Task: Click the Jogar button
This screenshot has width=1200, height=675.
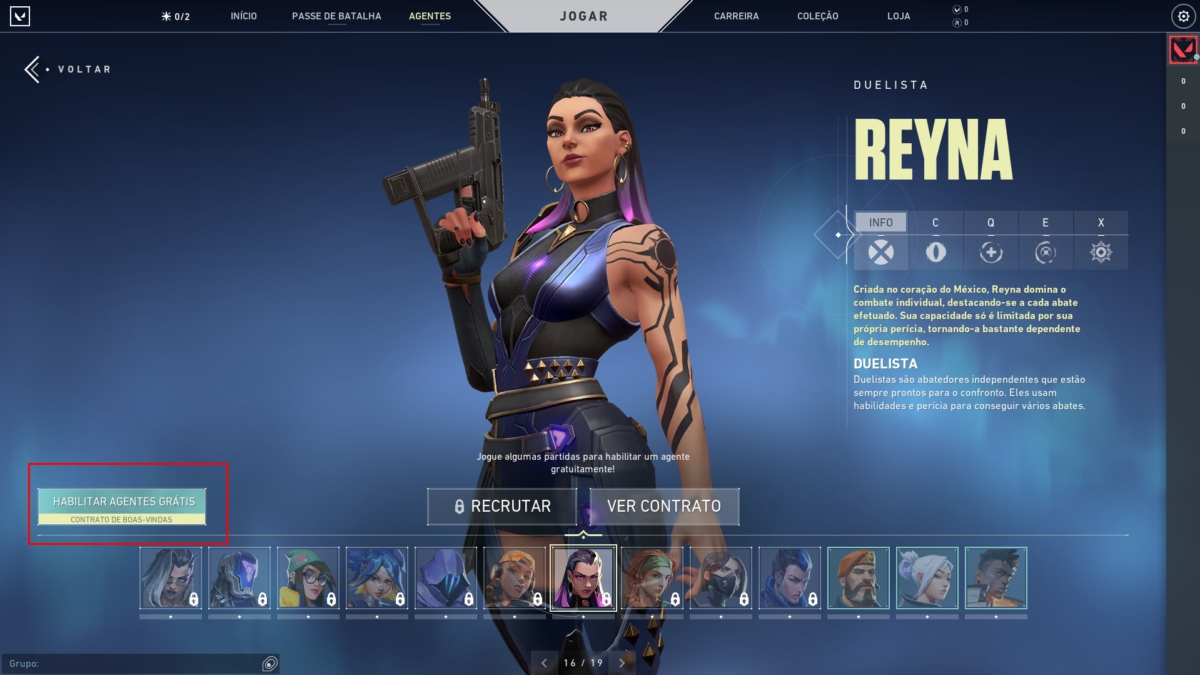Action: [583, 16]
